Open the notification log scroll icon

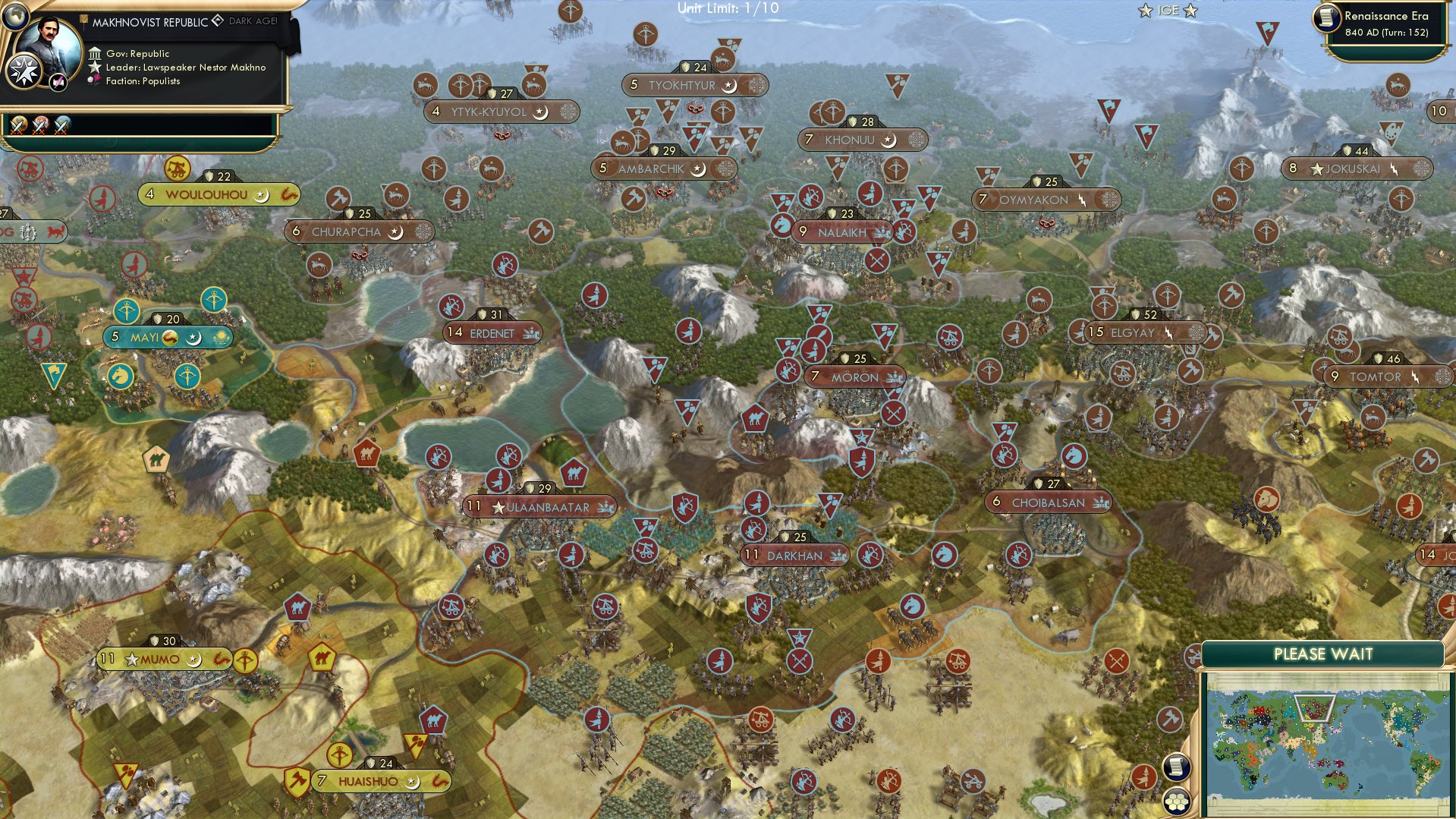pyautogui.click(x=1177, y=767)
